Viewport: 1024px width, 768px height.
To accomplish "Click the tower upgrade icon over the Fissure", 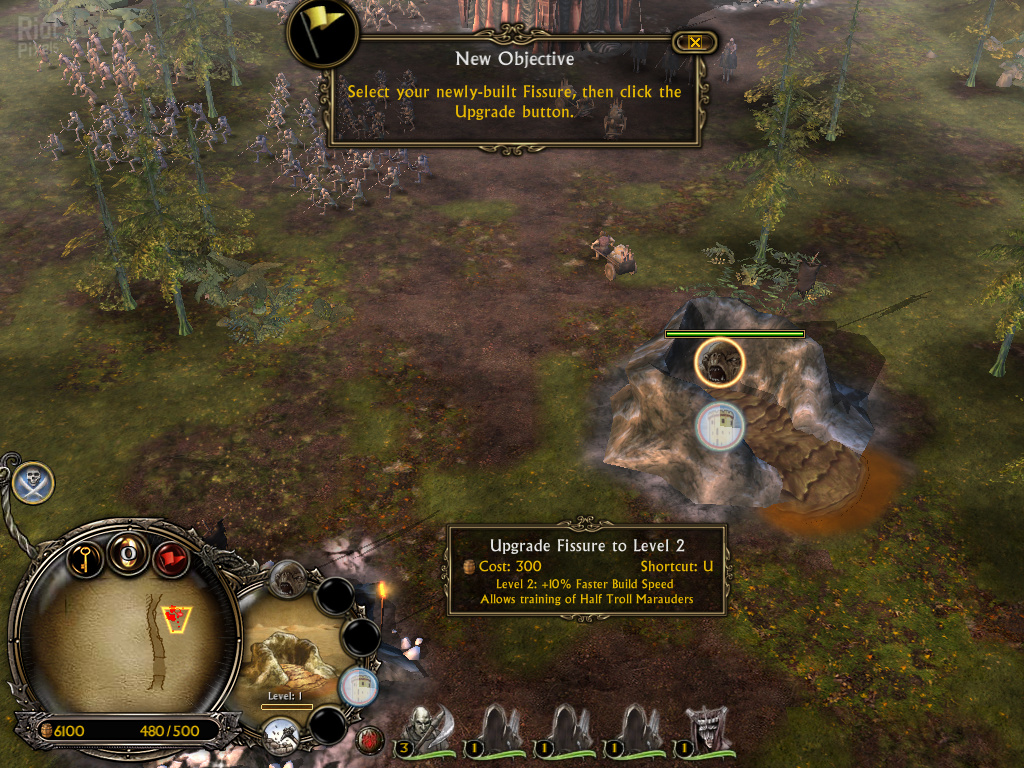I will point(721,425).
